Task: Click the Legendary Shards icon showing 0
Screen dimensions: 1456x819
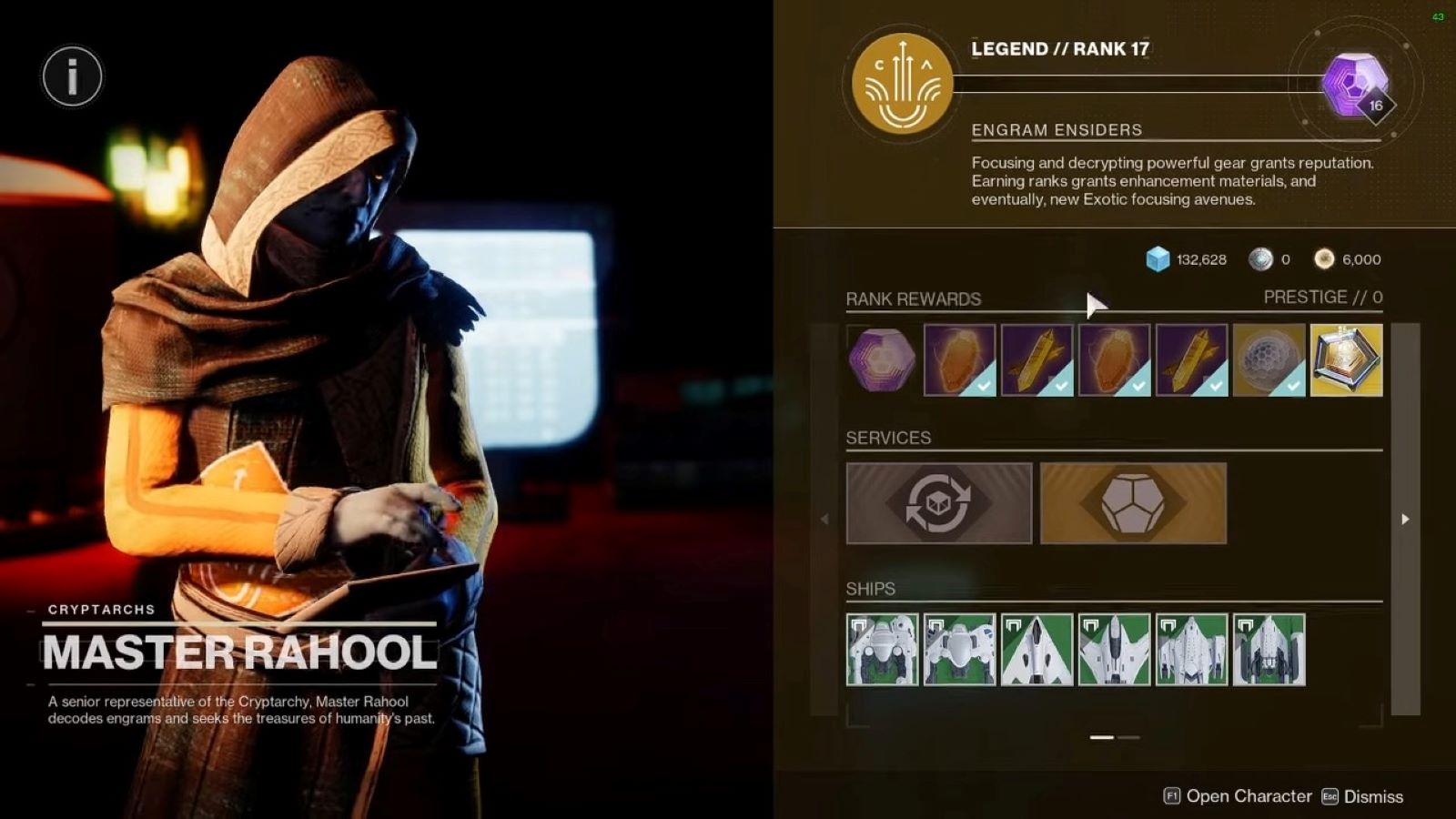Action: pyautogui.click(x=1262, y=259)
